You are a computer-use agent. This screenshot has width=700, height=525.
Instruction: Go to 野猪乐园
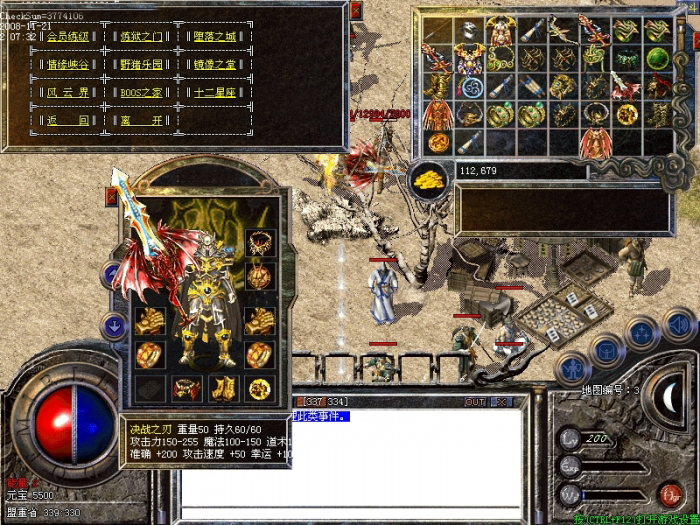(142, 64)
